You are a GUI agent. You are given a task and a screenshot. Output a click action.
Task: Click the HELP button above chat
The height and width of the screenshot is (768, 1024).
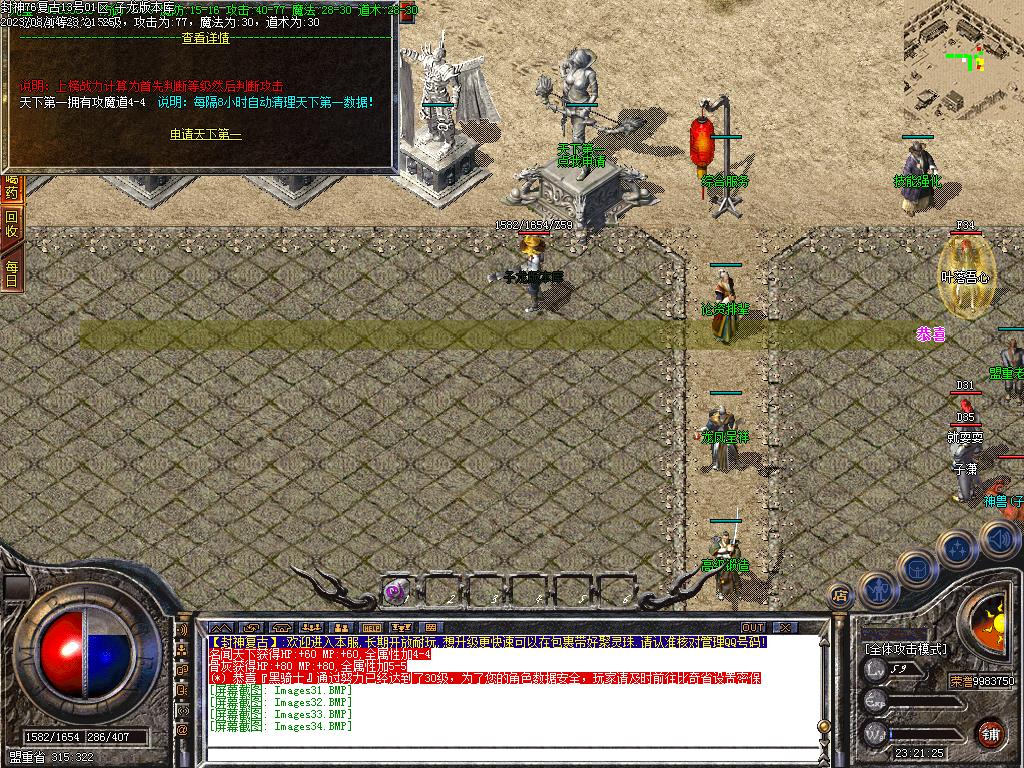pos(371,628)
